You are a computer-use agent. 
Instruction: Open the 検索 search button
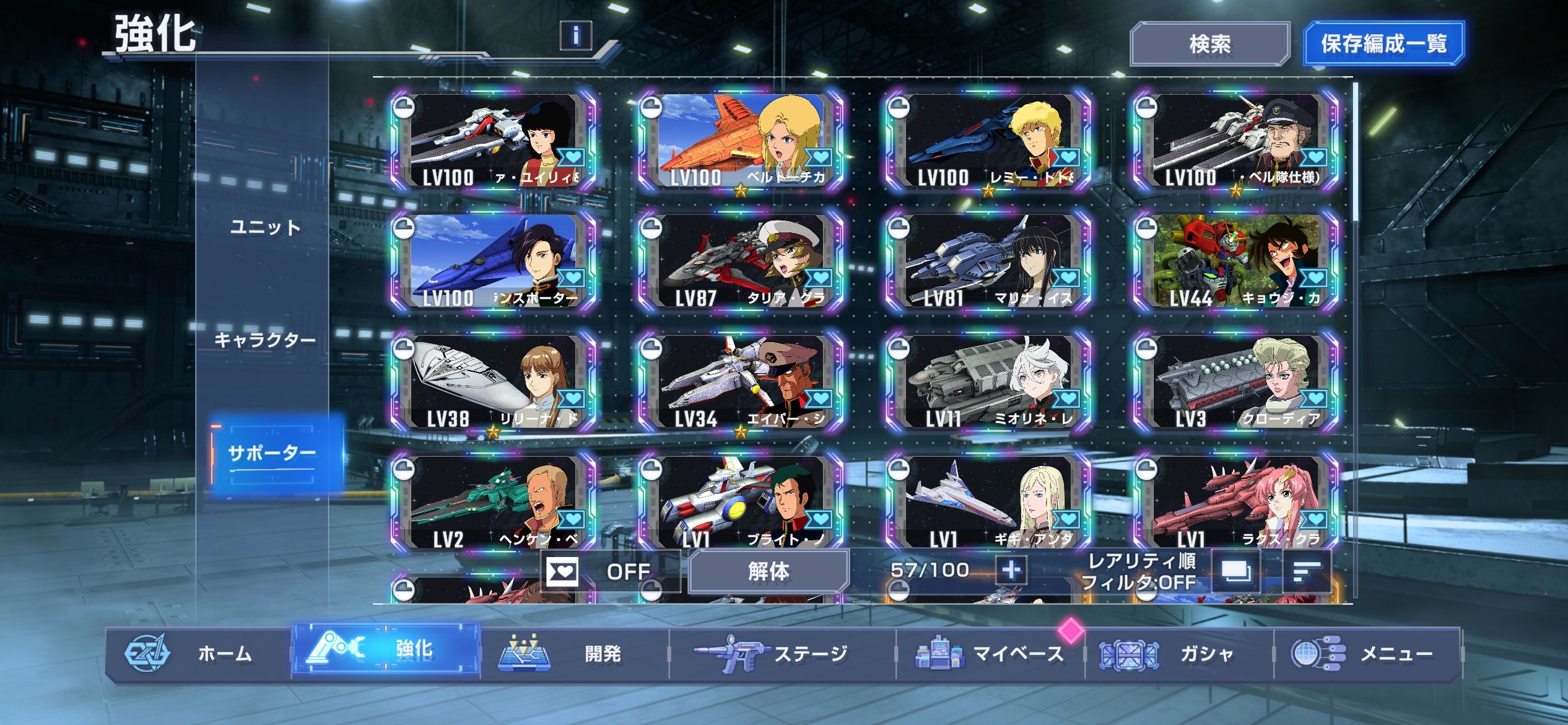point(1209,44)
